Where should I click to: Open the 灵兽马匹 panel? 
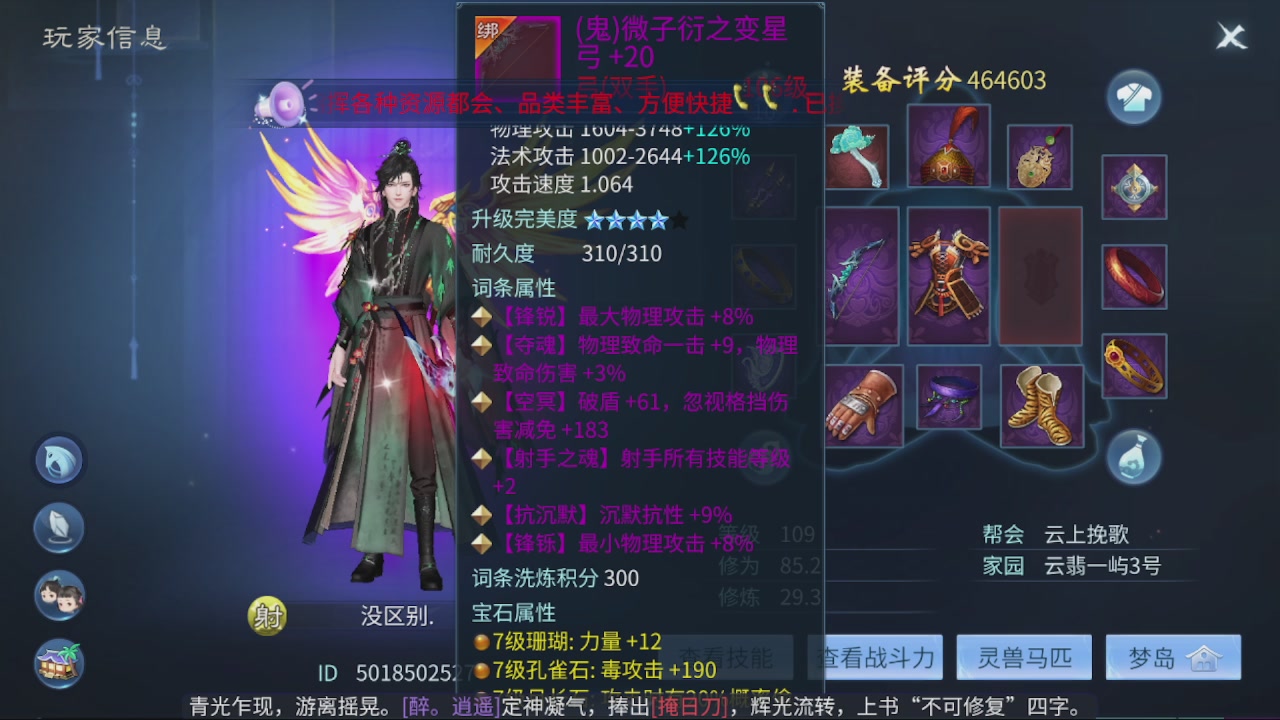pyautogui.click(x=1023, y=657)
